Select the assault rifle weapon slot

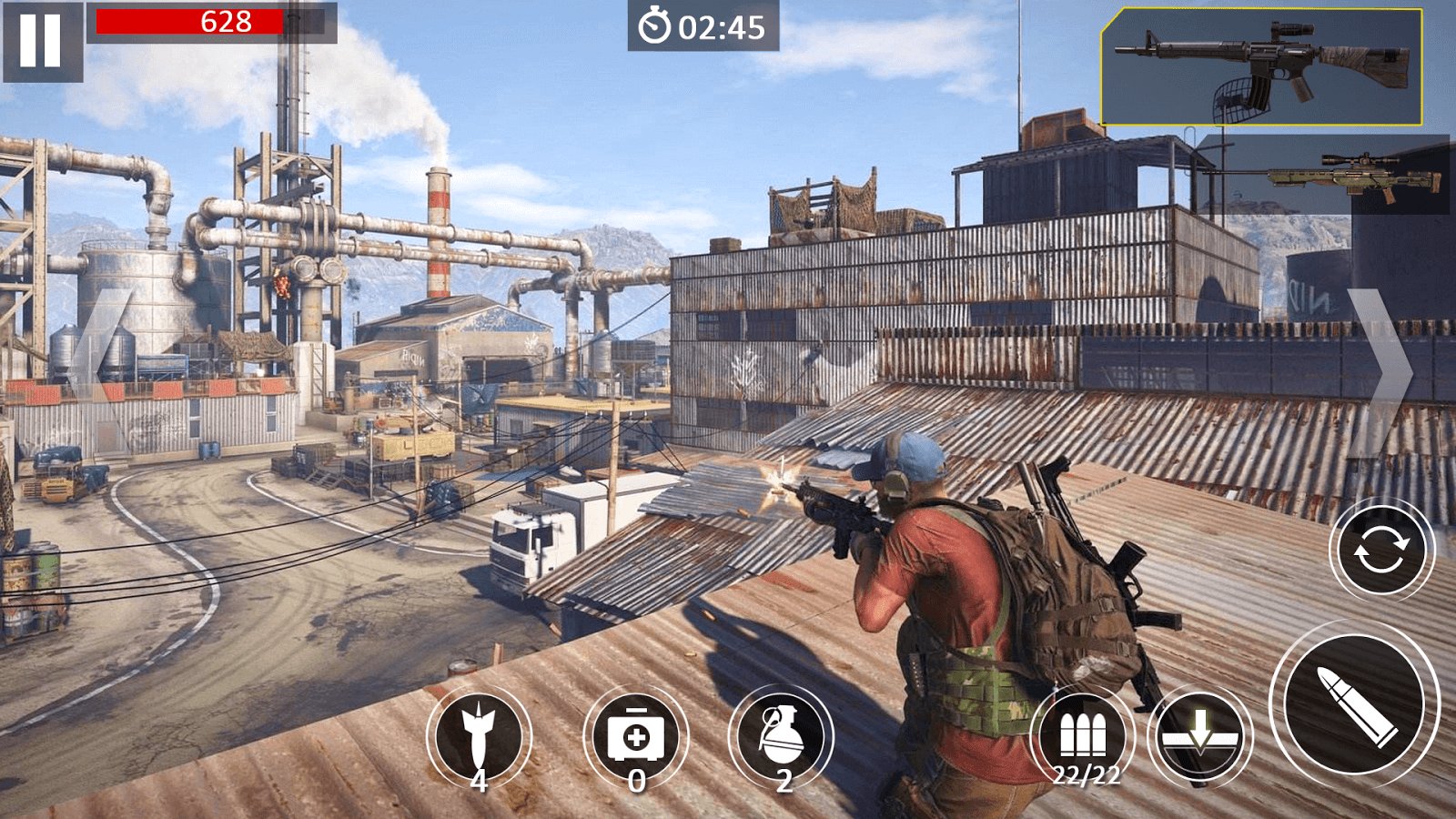pyautogui.click(x=1261, y=67)
